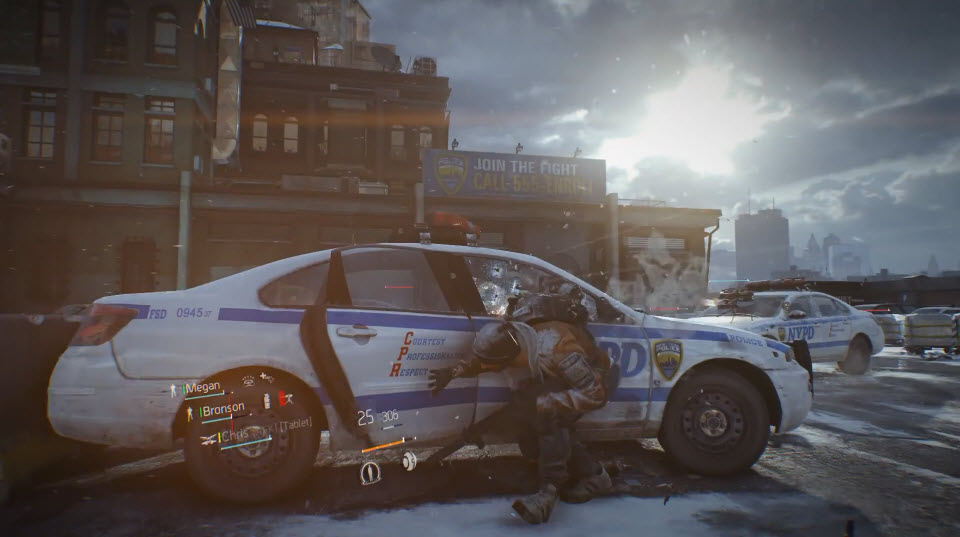Viewport: 960px width, 537px height.
Task: Activate the left skill icon below ammo
Action: point(369,473)
